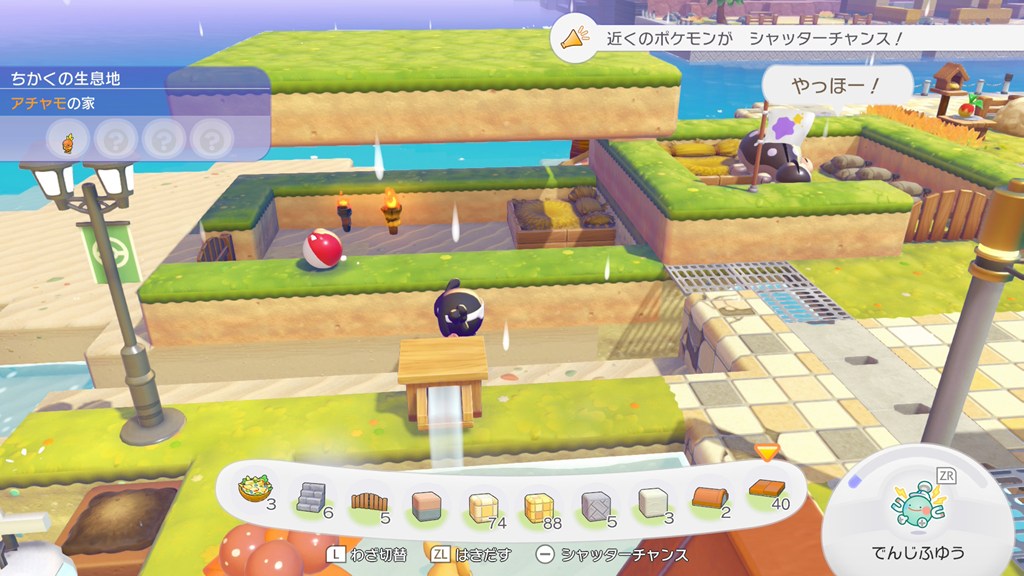Click the Torchic icon in habitat panel

[68, 139]
